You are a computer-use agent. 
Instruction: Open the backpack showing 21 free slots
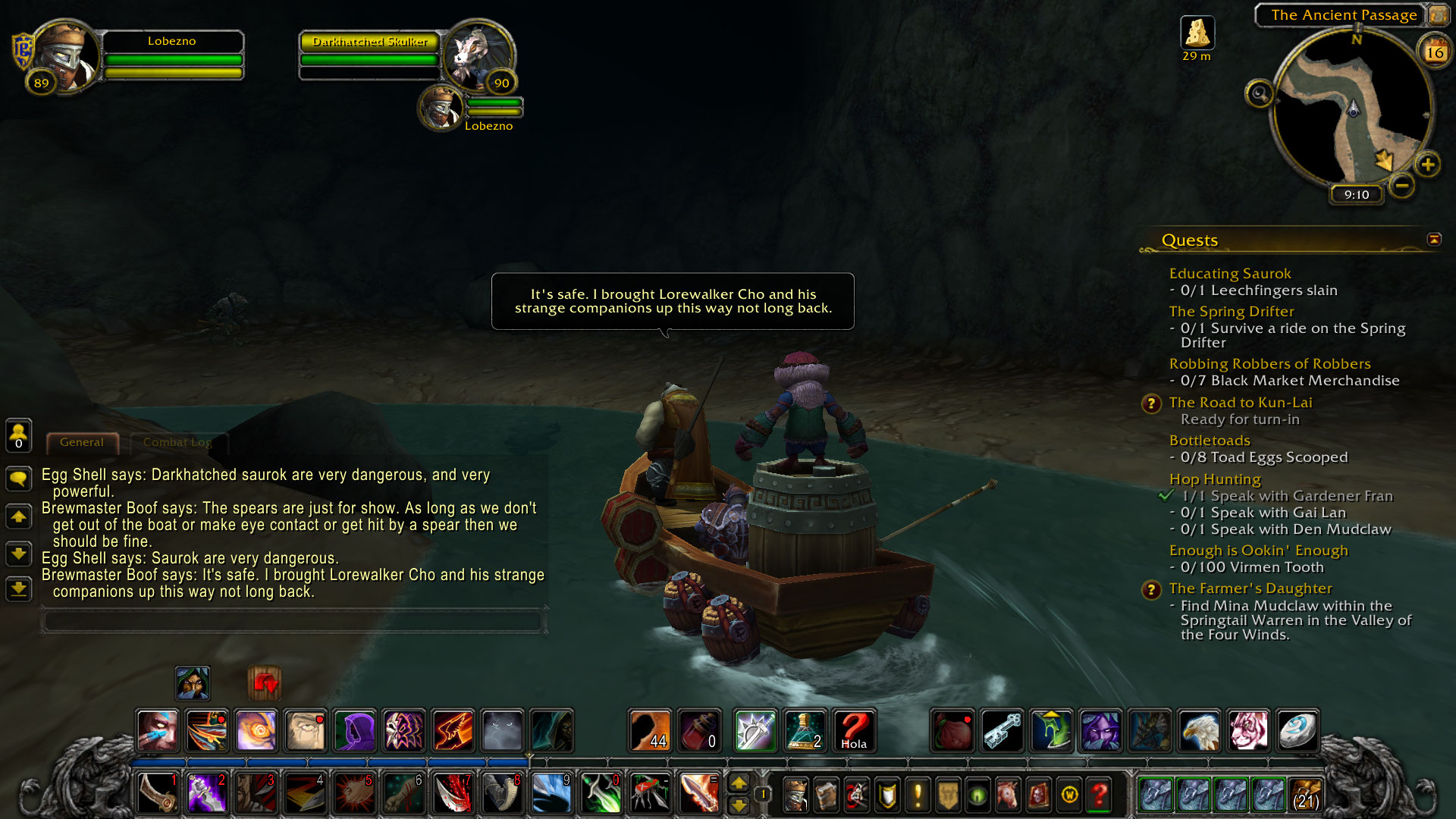coord(1304,794)
